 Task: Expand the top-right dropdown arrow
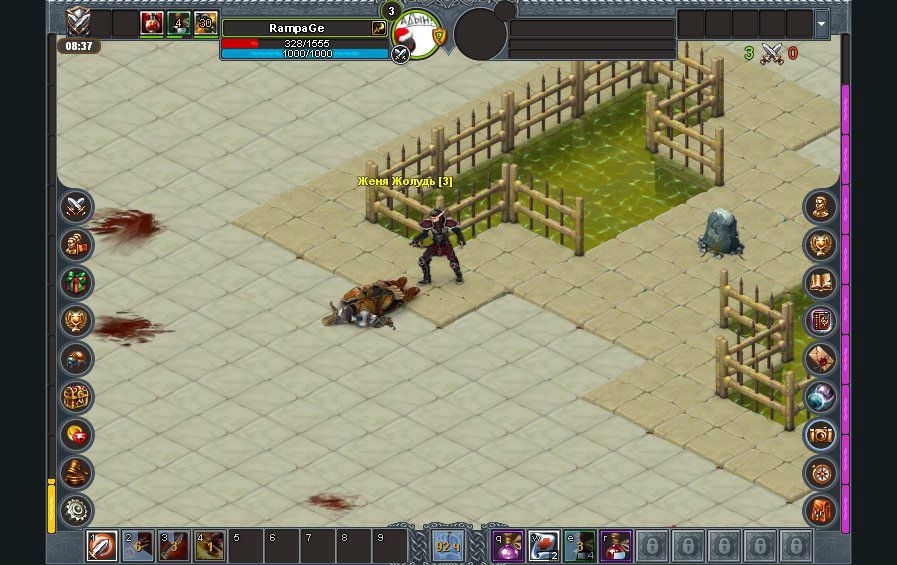(x=822, y=23)
